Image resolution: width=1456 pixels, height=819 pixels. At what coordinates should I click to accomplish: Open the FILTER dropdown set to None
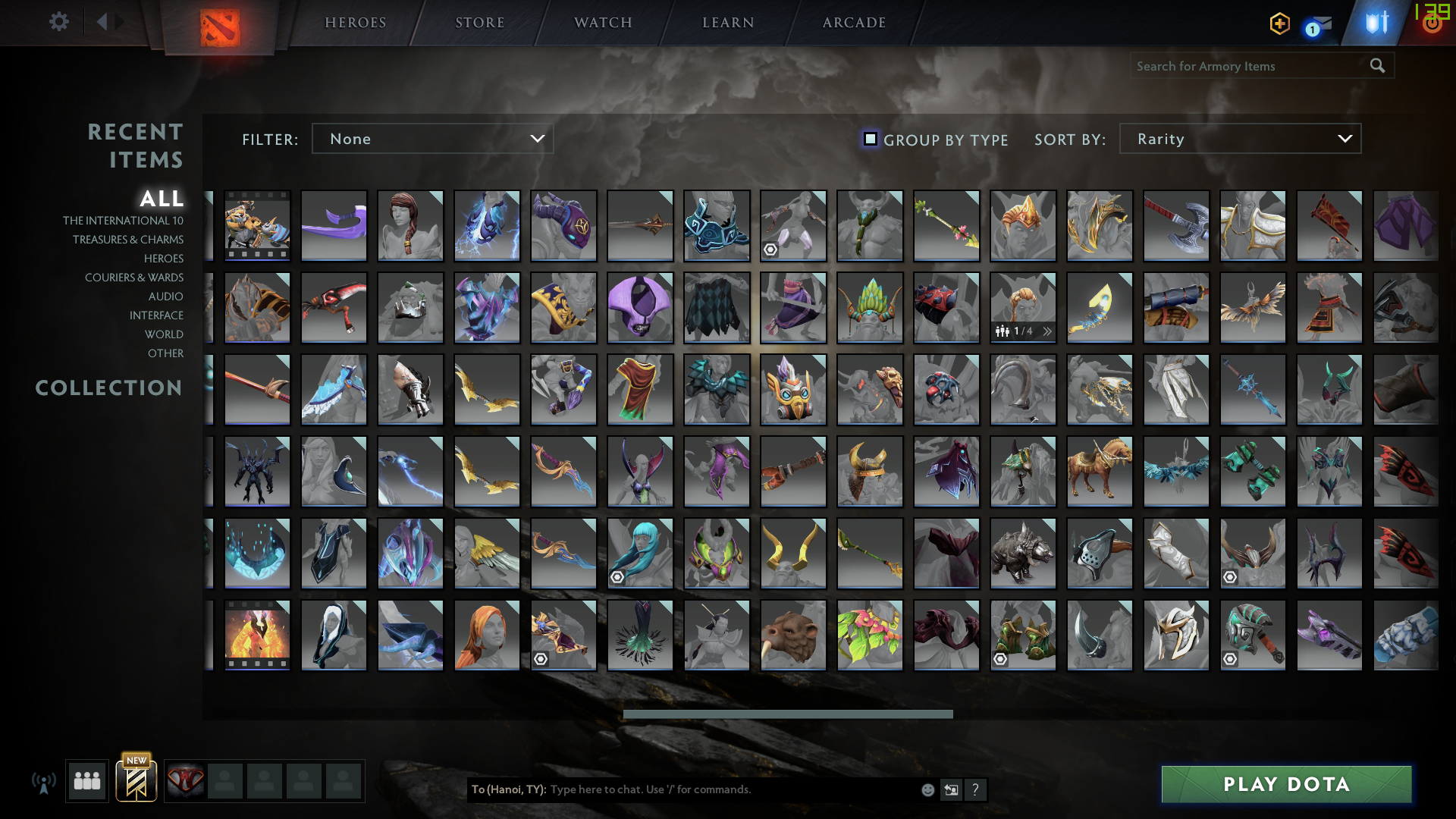click(432, 139)
